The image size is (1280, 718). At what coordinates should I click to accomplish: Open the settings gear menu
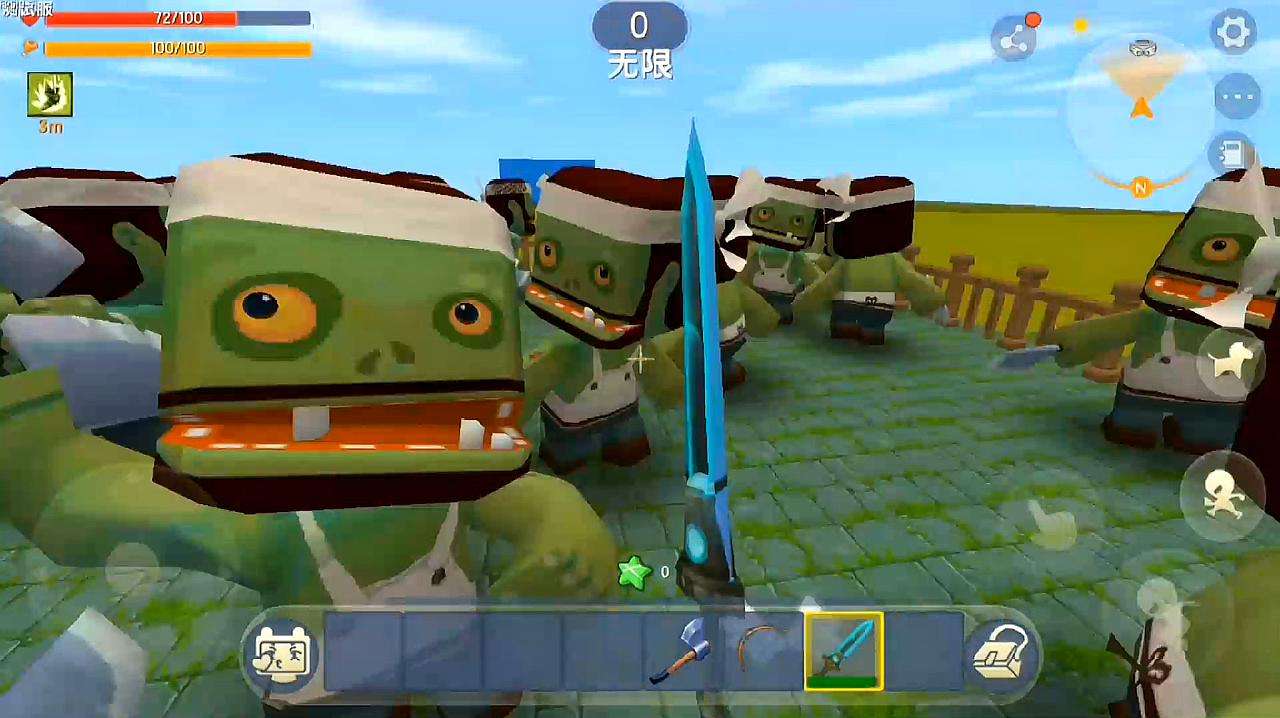coord(1233,32)
